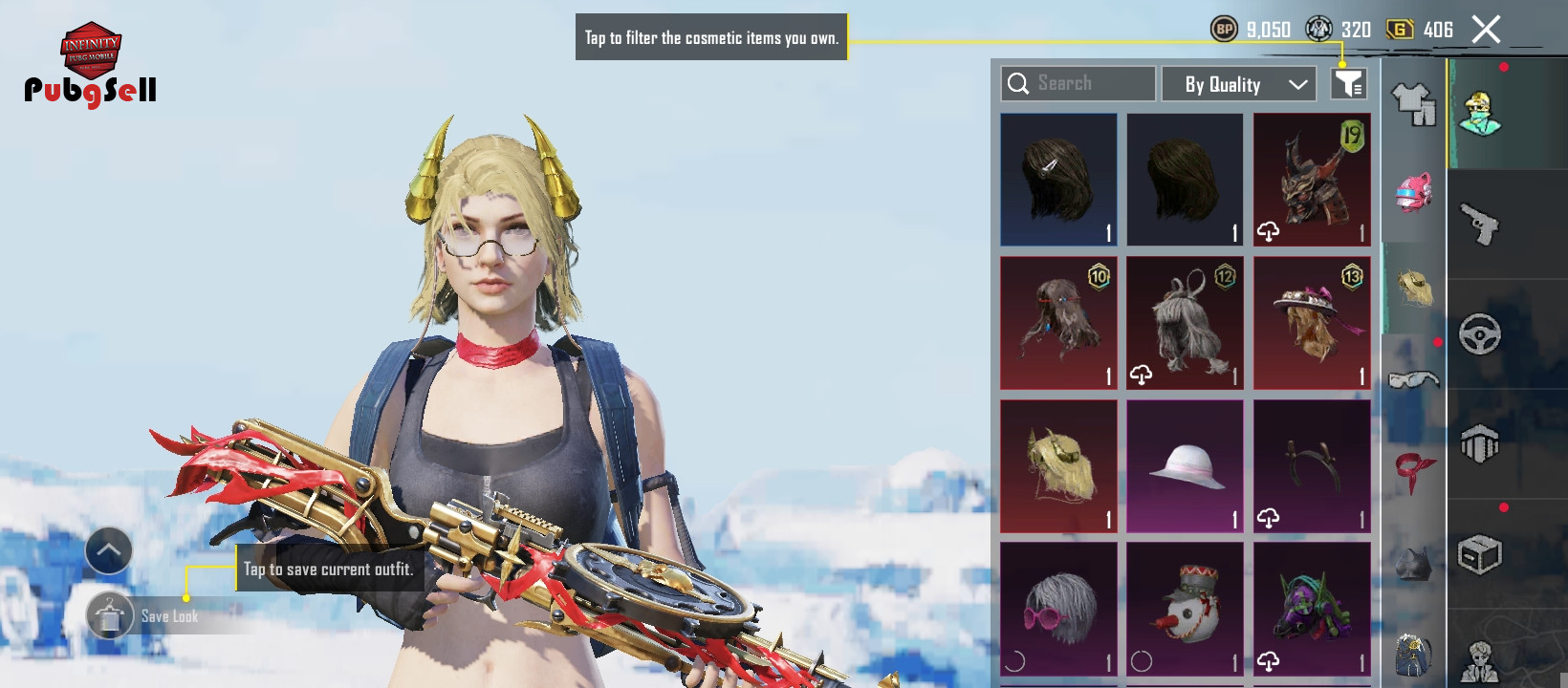Open the By Quality sort dropdown
The image size is (1568, 688).
coord(1238,84)
